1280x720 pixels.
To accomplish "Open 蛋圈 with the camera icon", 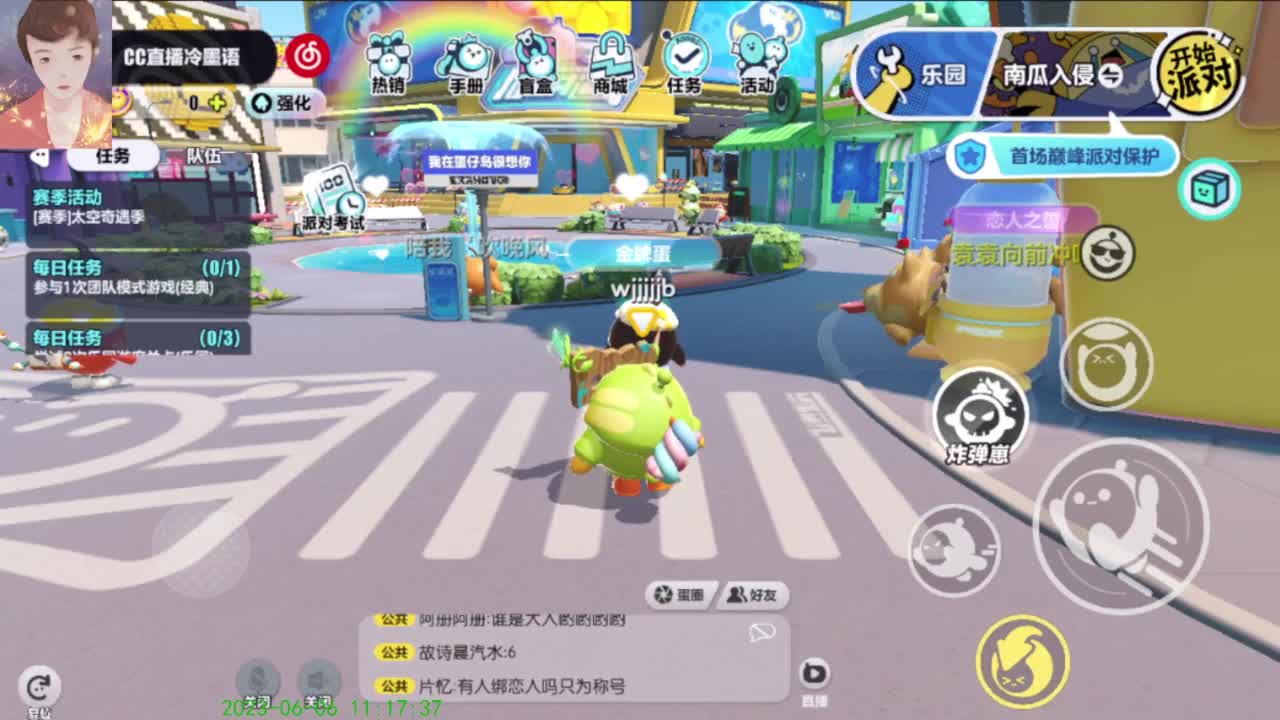I will 681,594.
